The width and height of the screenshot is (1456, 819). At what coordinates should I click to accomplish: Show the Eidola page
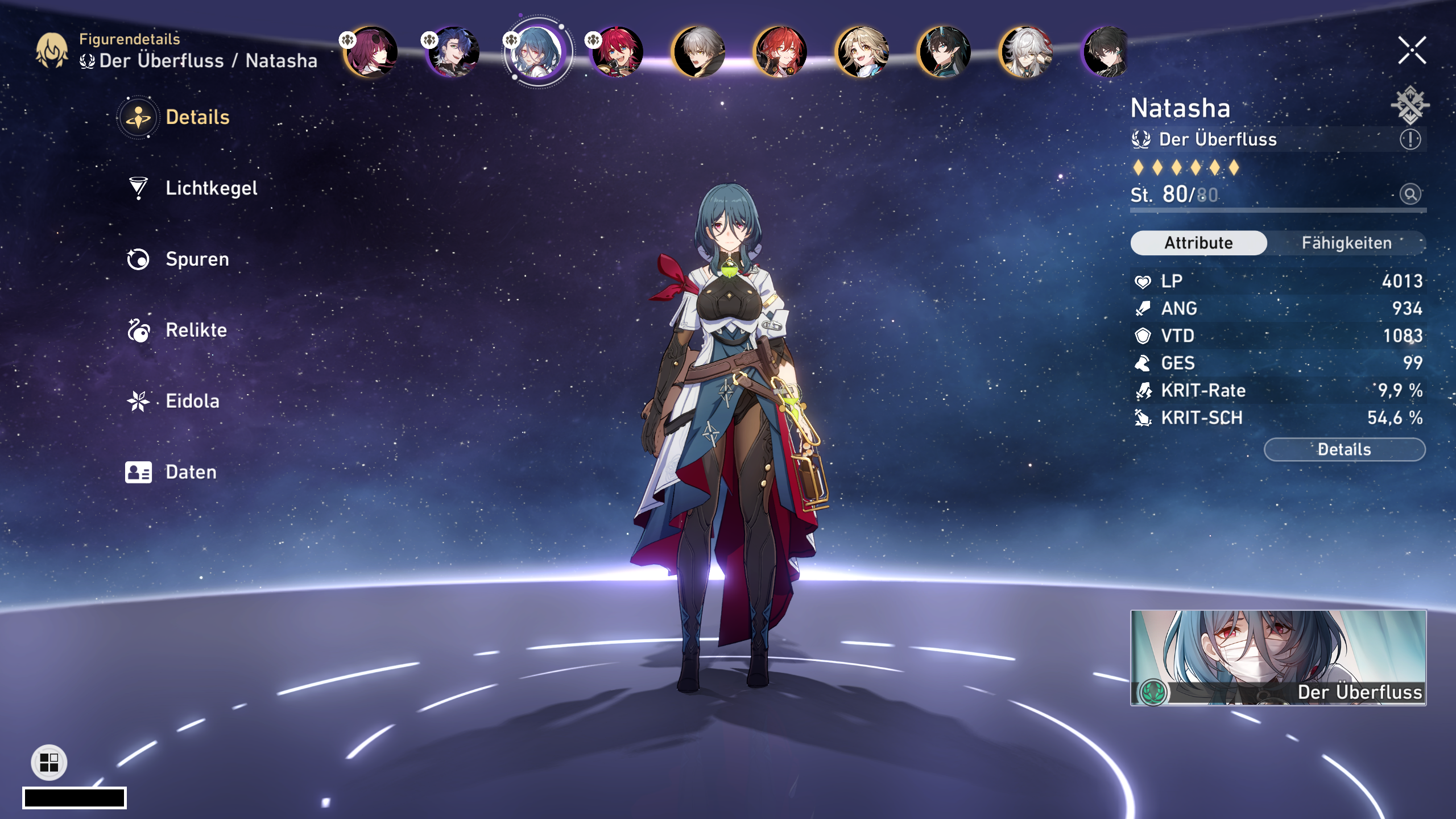[x=192, y=401]
